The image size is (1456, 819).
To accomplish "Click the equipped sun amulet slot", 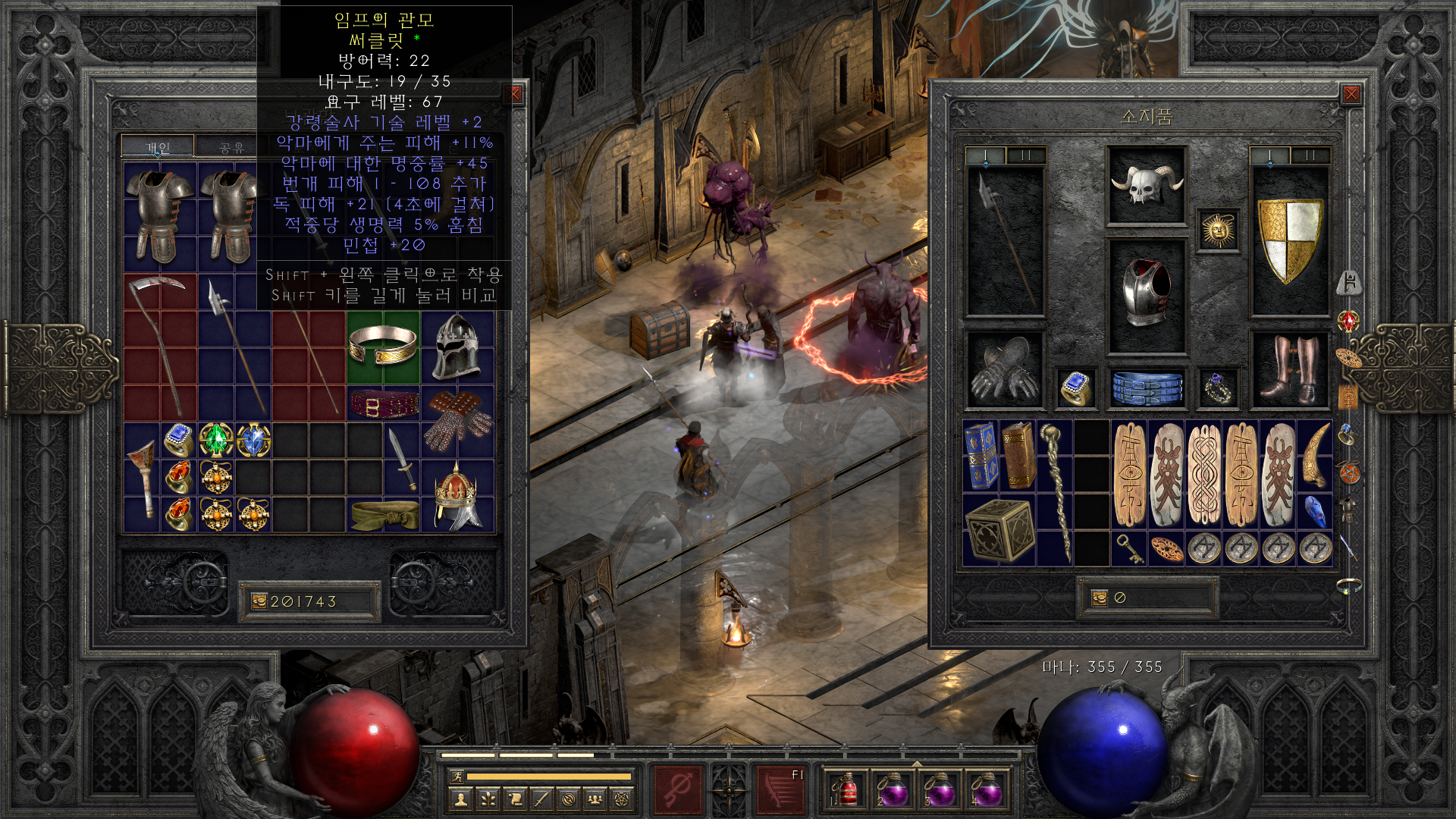I will (x=1218, y=230).
